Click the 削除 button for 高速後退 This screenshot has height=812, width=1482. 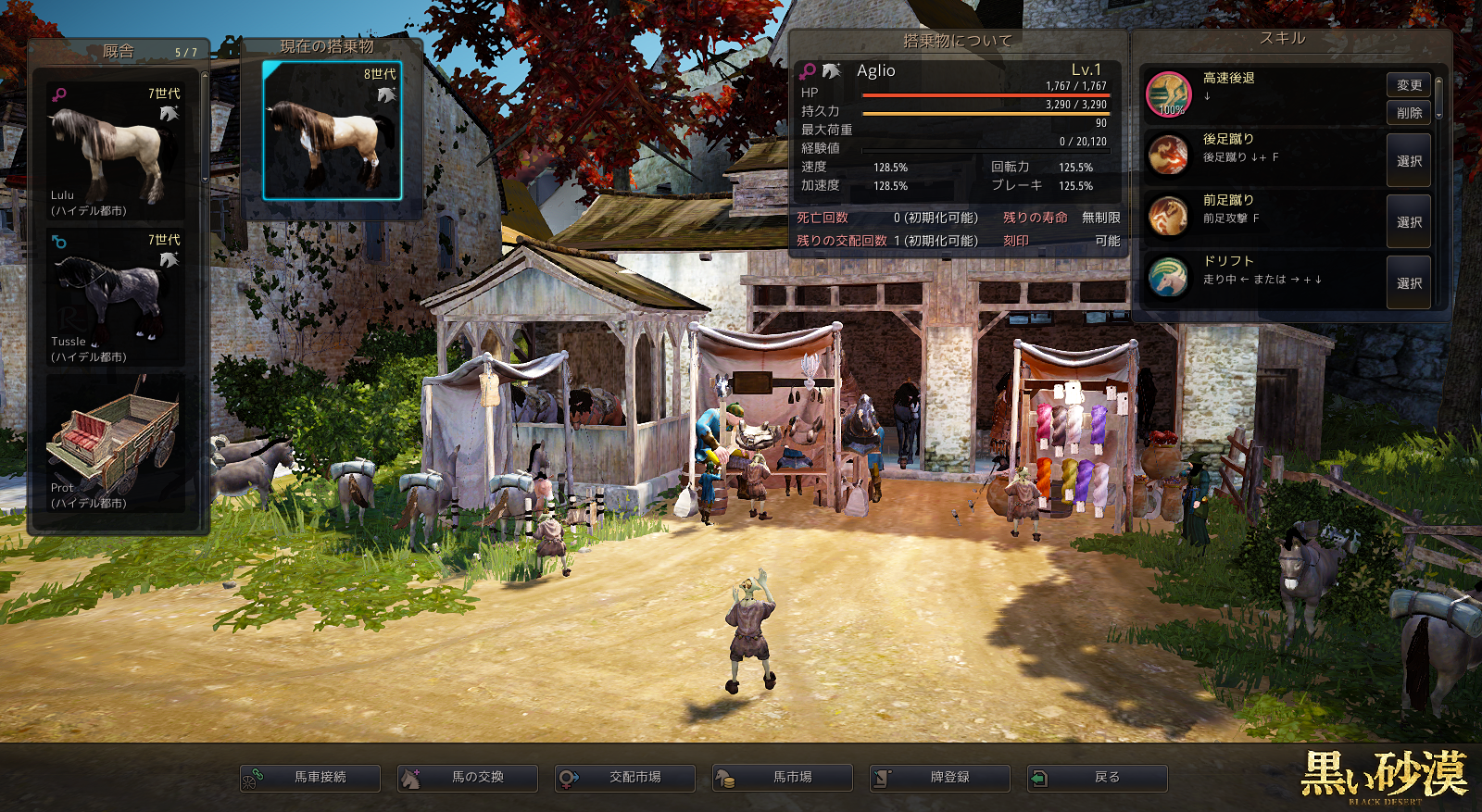pyautogui.click(x=1408, y=113)
